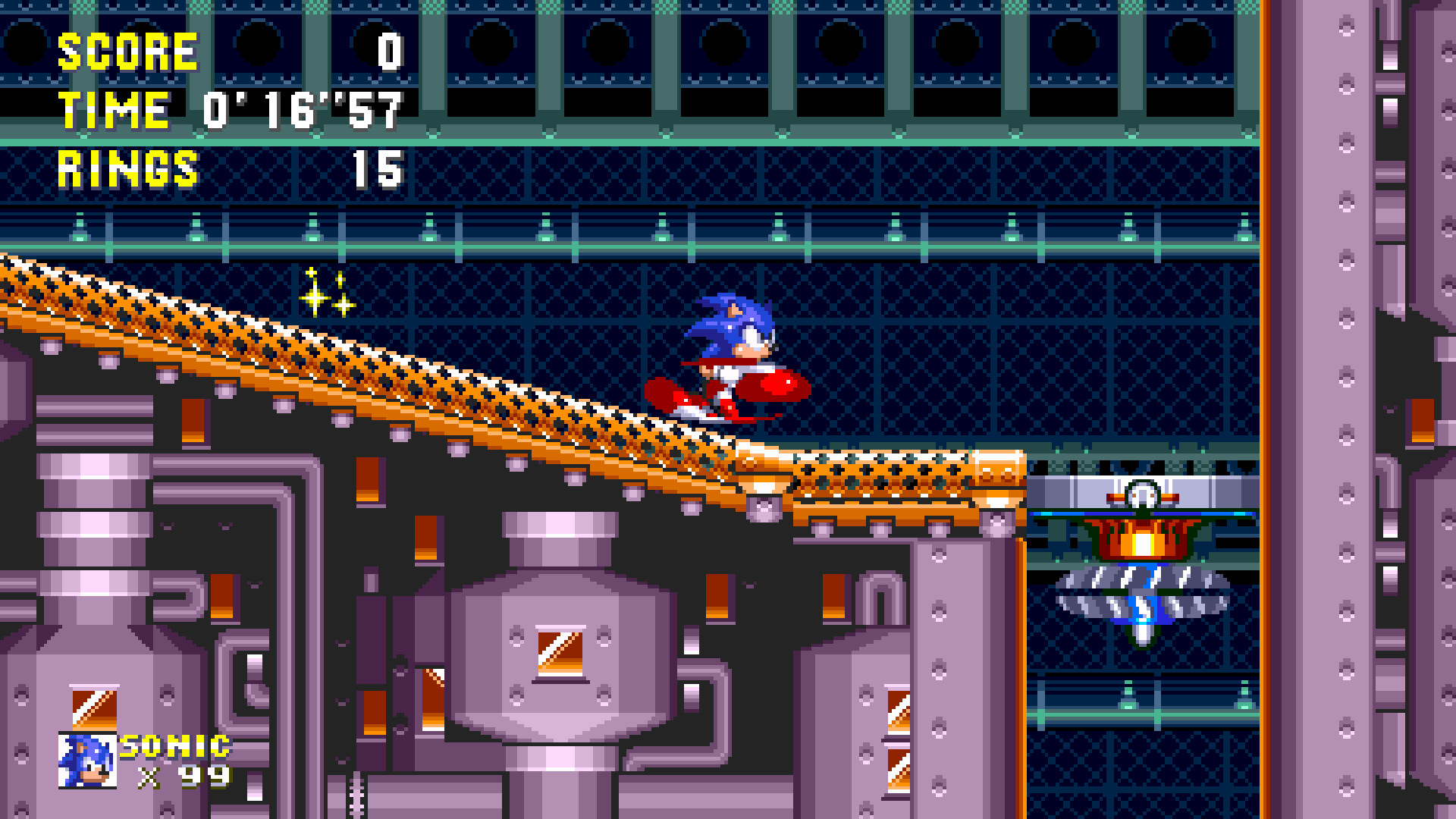Viewport: 1456px width, 819px height.
Task: Click the SCORE label in the HUD
Action: pos(127,52)
